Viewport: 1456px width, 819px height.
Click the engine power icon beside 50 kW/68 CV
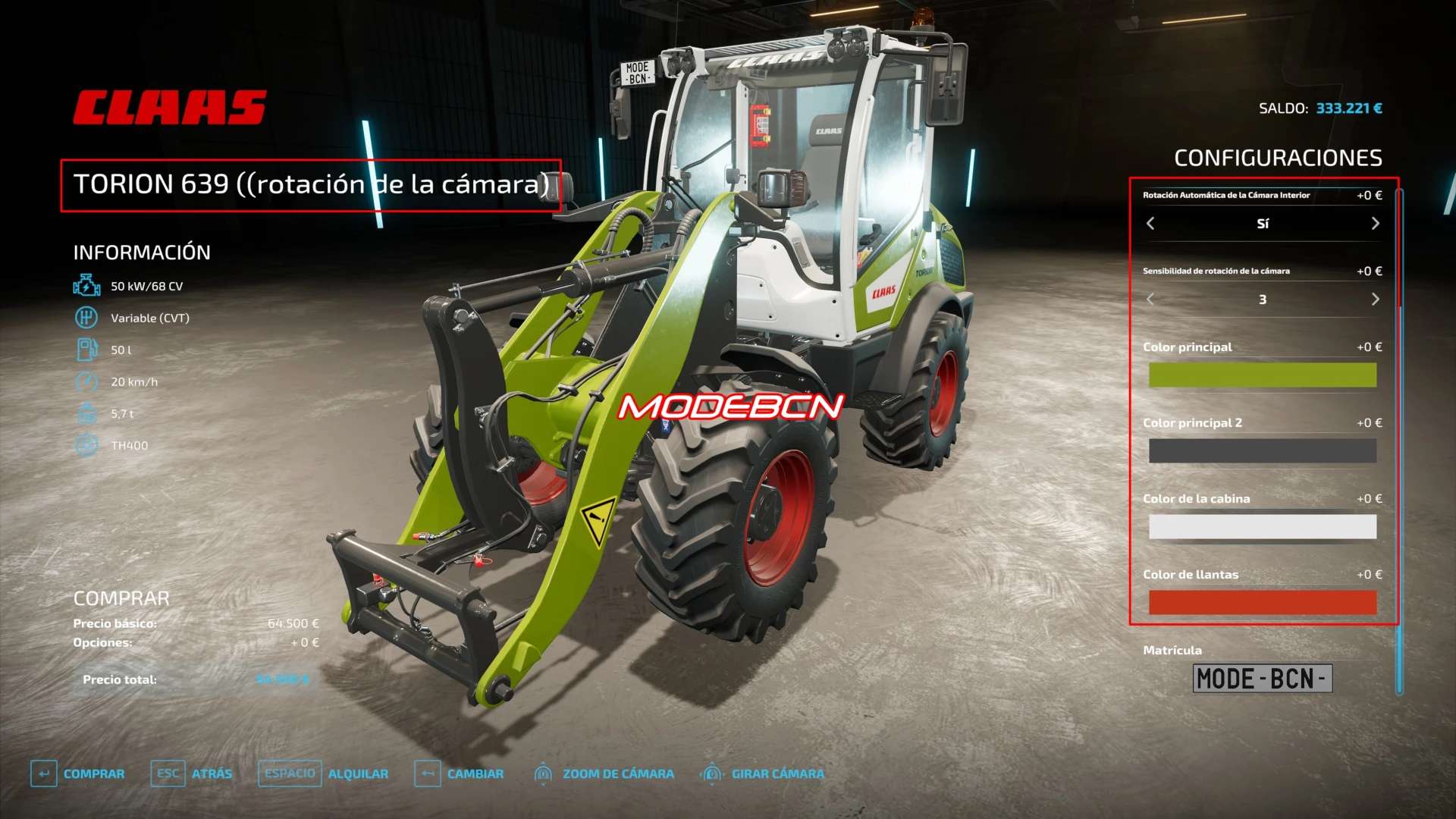pyautogui.click(x=86, y=287)
